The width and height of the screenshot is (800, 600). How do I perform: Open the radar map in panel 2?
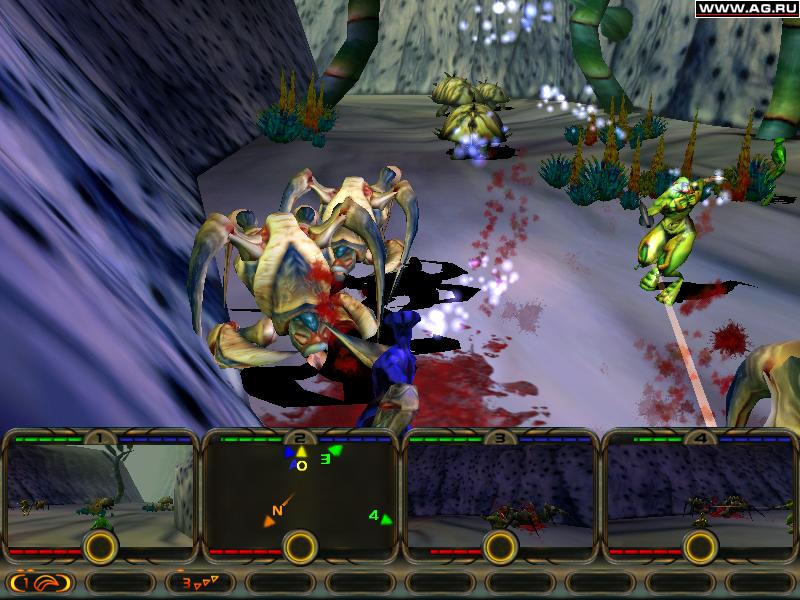(300, 495)
